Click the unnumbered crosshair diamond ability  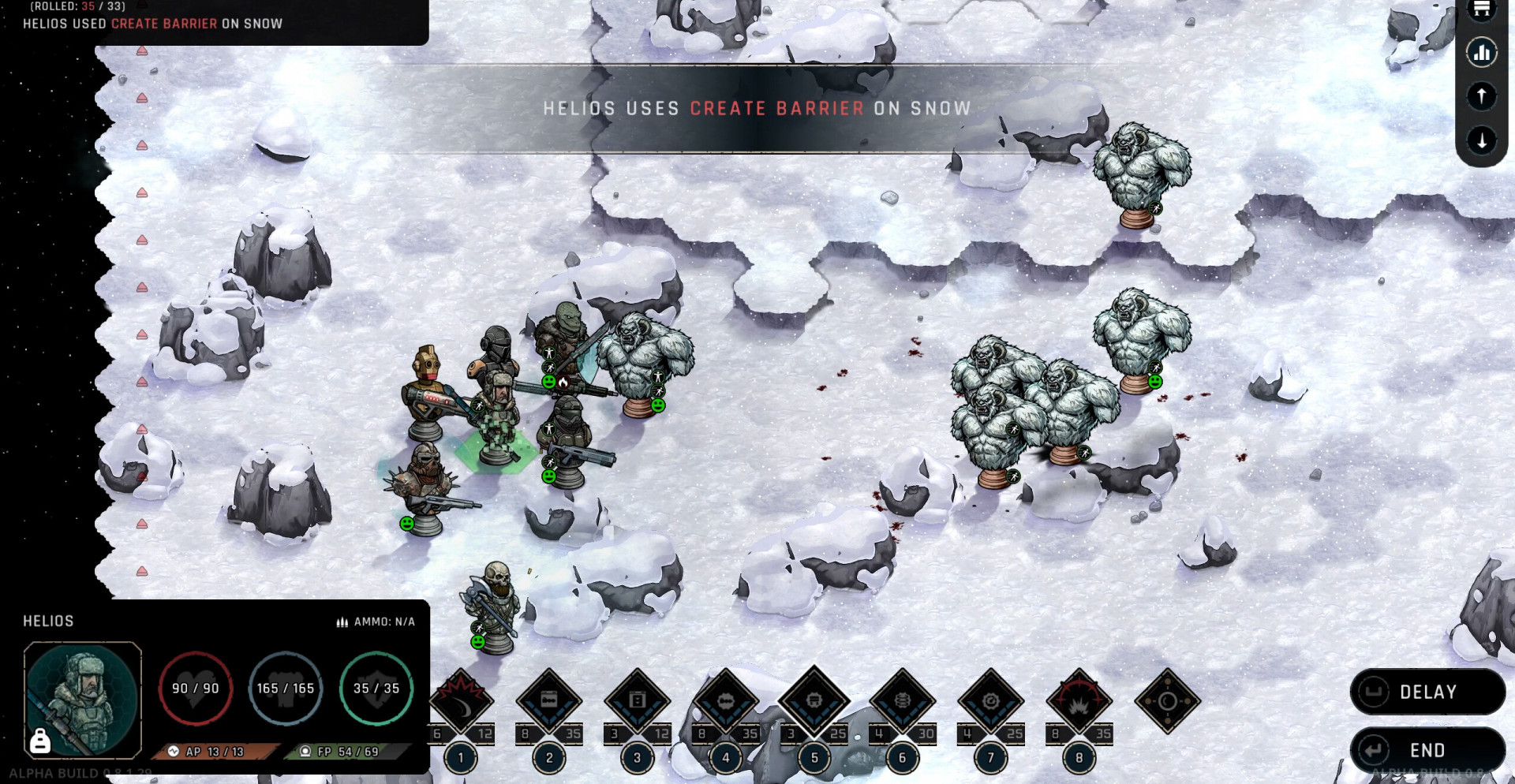click(1168, 701)
